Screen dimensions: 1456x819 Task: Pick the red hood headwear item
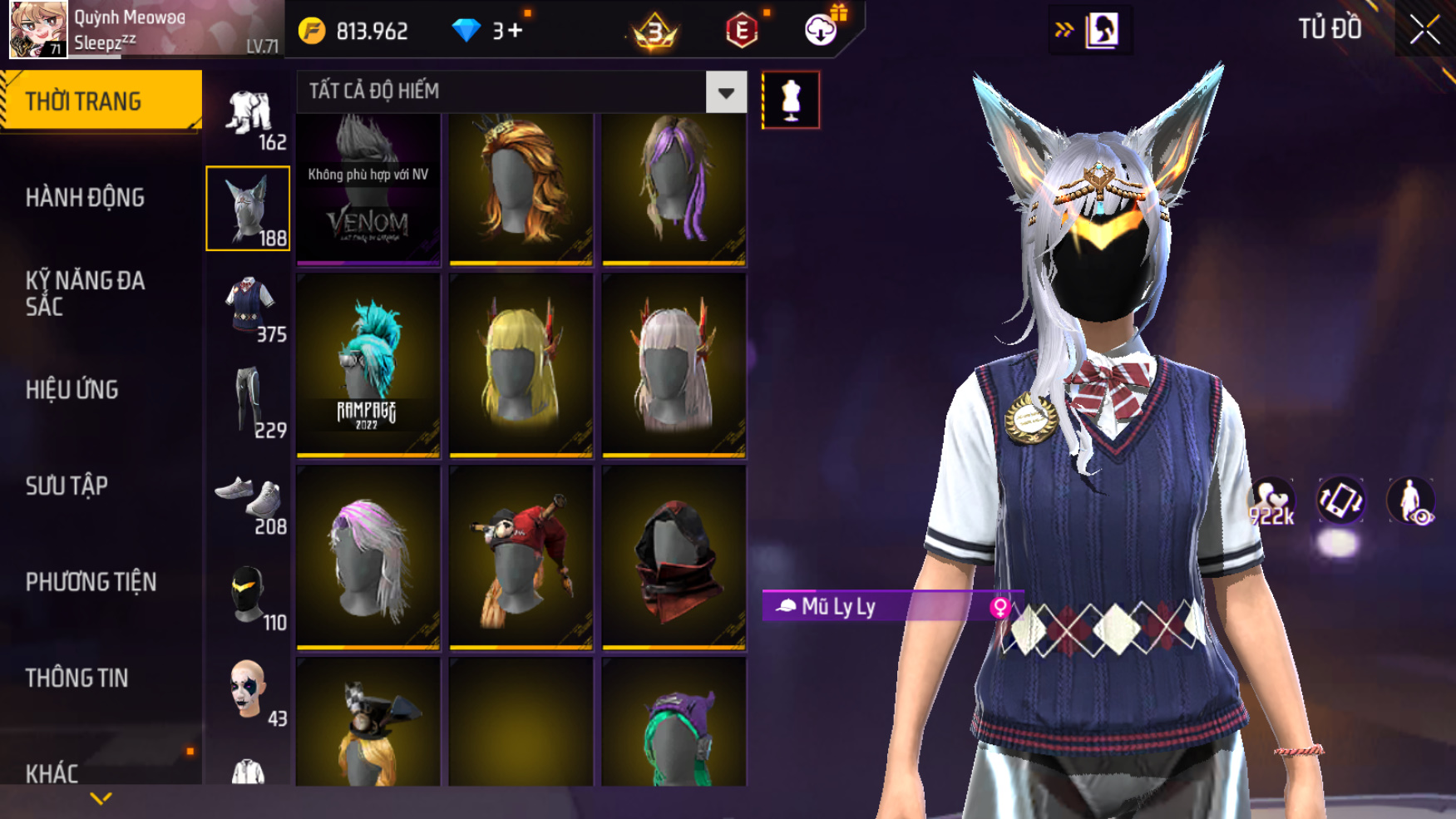click(x=674, y=556)
